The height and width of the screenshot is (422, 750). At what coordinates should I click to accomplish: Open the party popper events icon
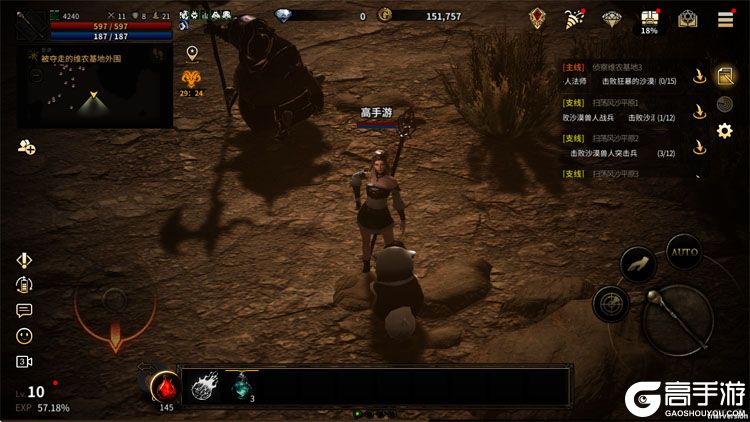tap(574, 18)
